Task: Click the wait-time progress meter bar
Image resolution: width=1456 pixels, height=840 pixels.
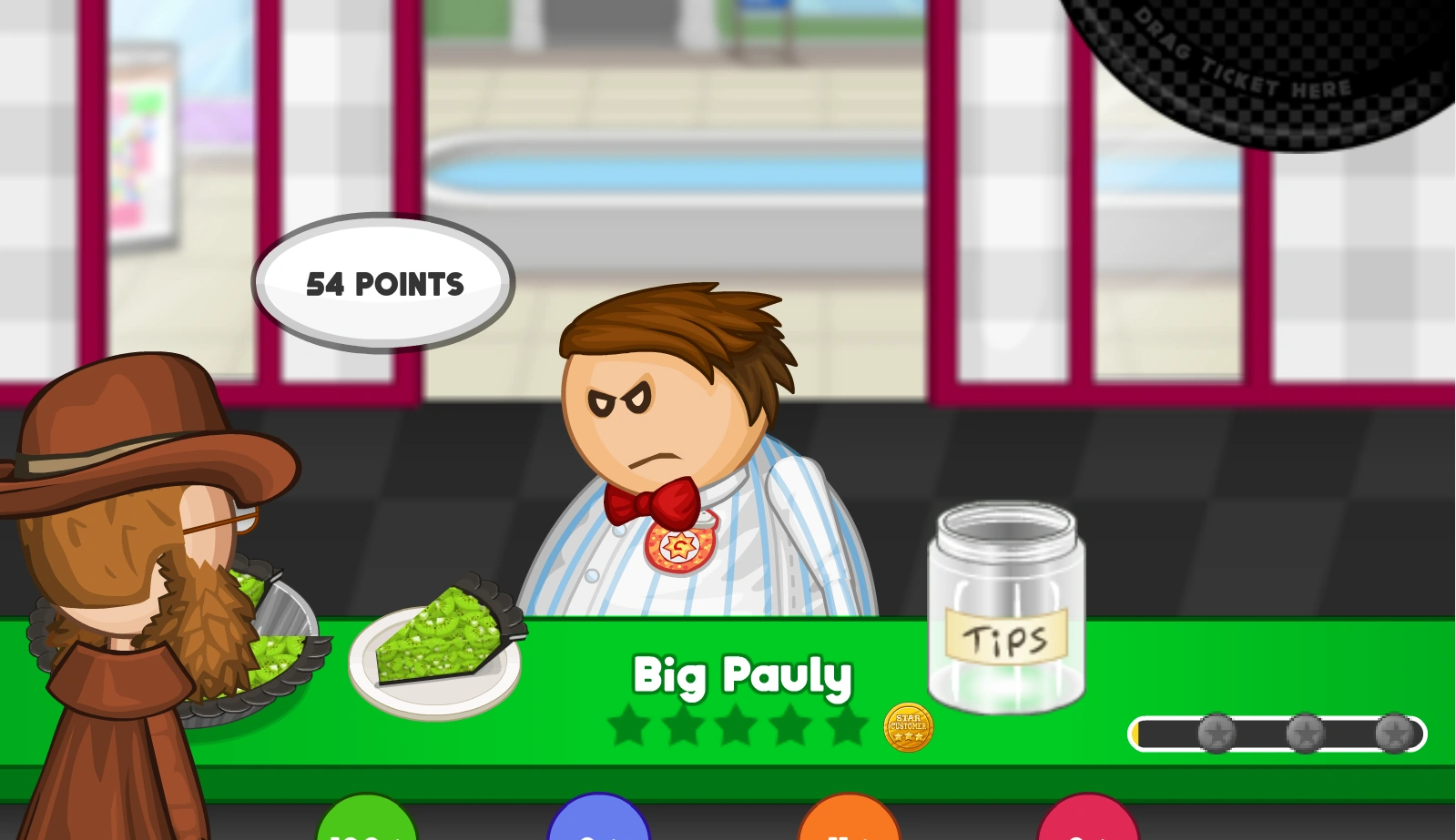Action: click(x=1277, y=732)
